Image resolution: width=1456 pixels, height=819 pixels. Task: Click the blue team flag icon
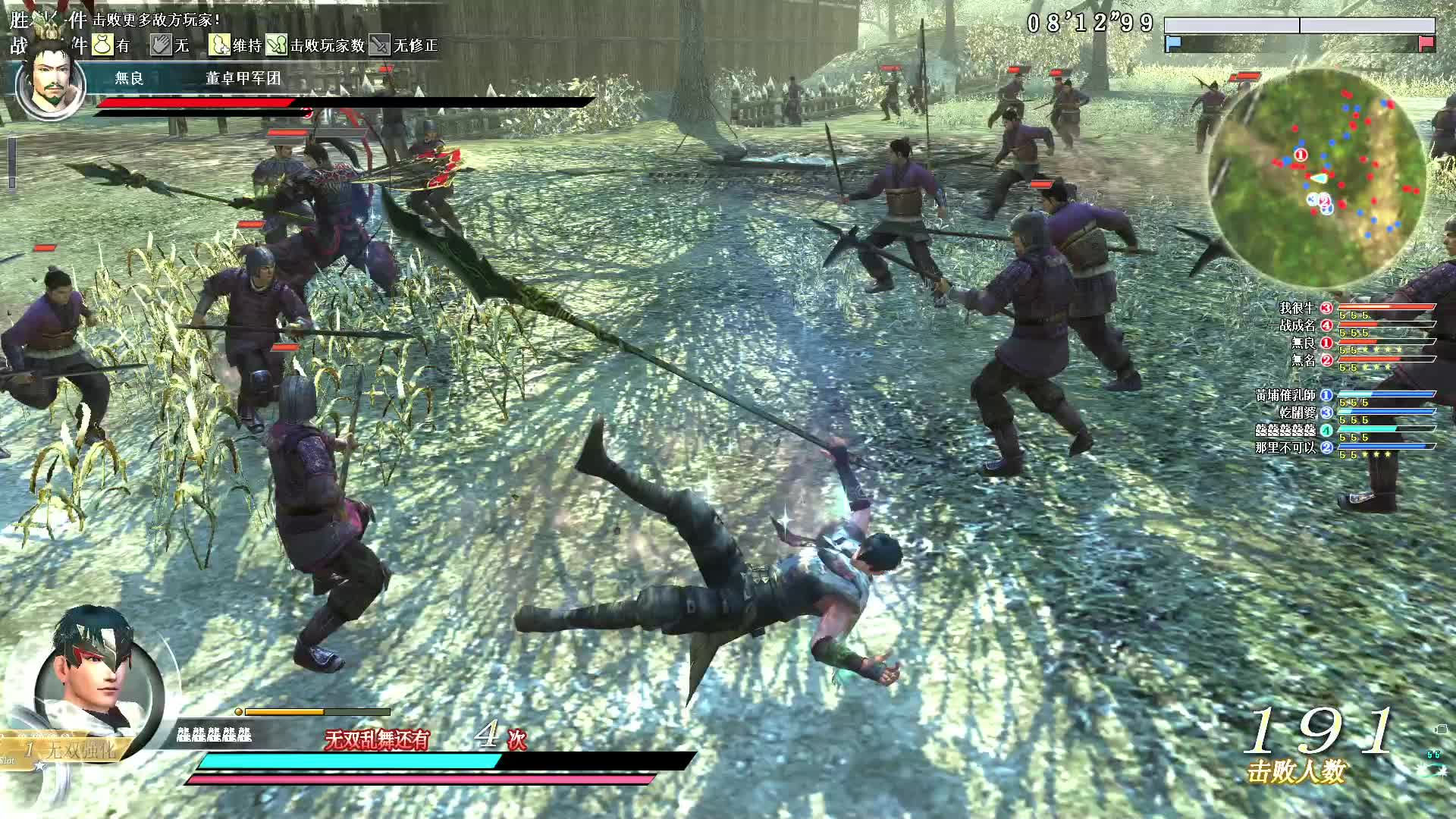tap(1173, 43)
